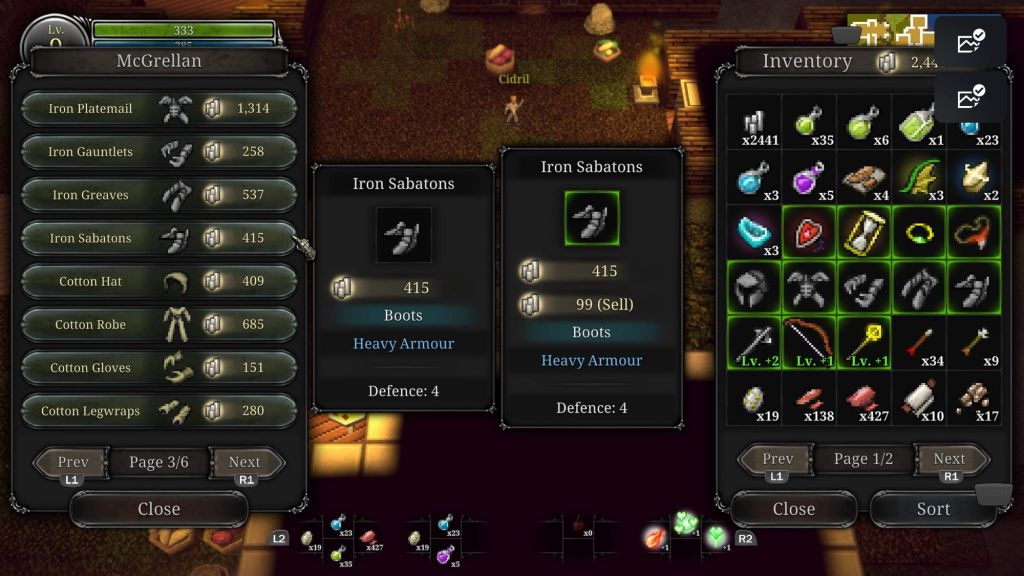Image resolution: width=1024 pixels, height=576 pixels.
Task: Select the red heart amulet slot
Action: click(x=809, y=233)
